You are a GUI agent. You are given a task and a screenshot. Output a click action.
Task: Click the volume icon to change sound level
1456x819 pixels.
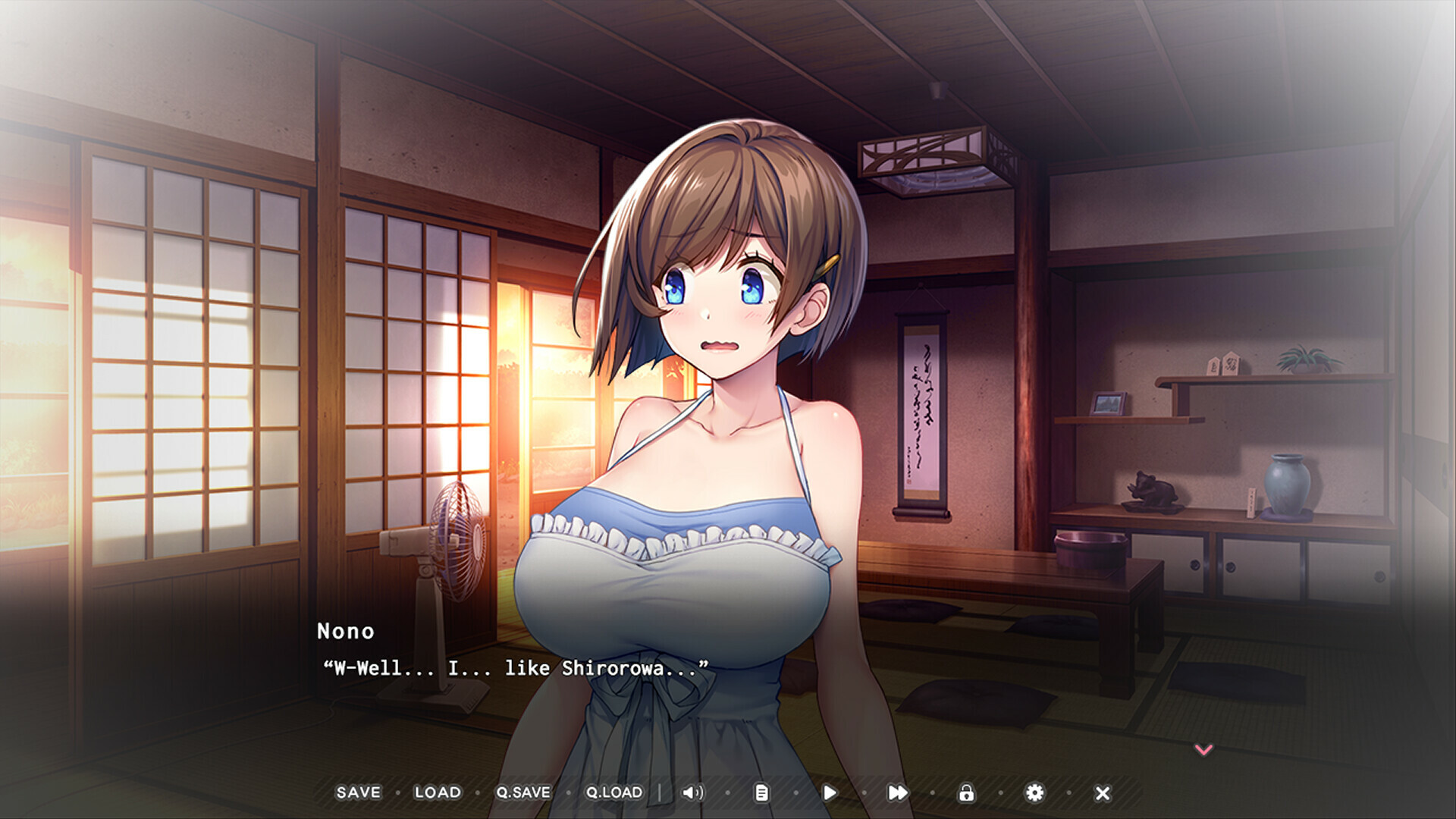692,792
